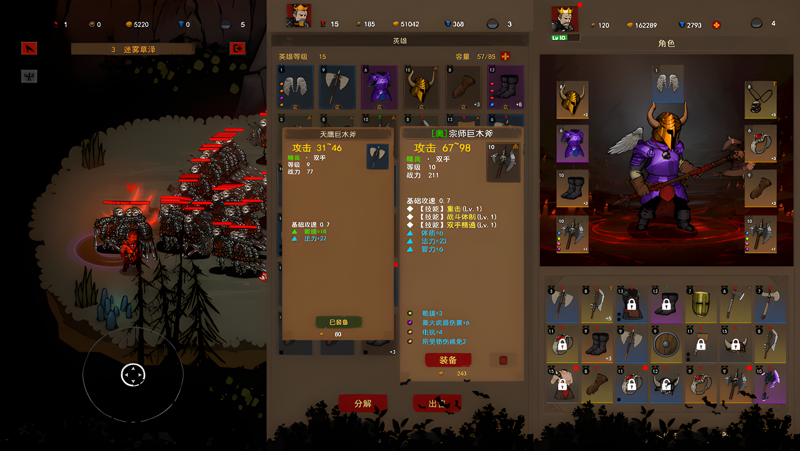Click the 分解 dismantle button

[x=362, y=404]
